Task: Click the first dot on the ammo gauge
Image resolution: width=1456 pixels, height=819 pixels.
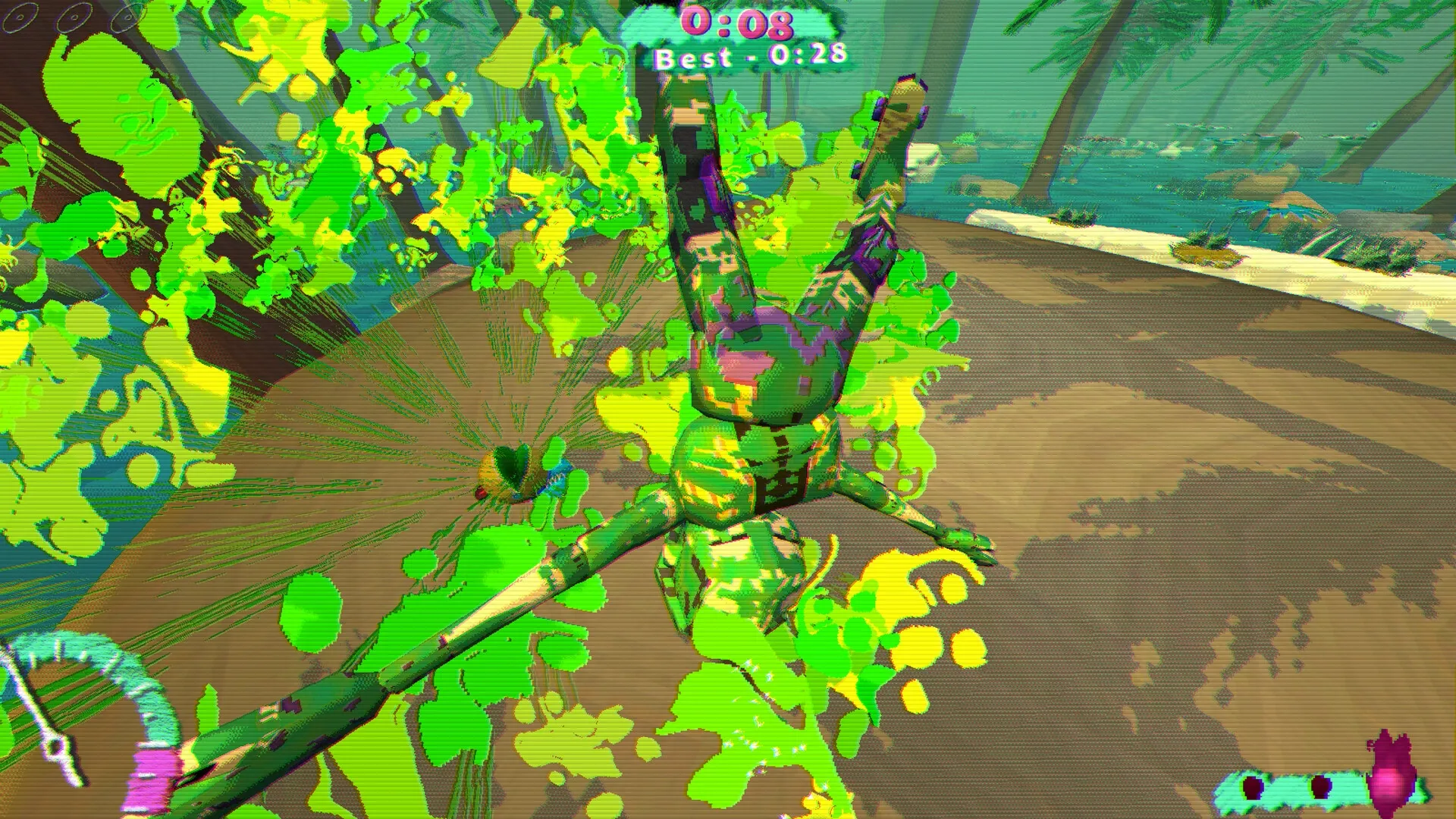Action: (1251, 789)
